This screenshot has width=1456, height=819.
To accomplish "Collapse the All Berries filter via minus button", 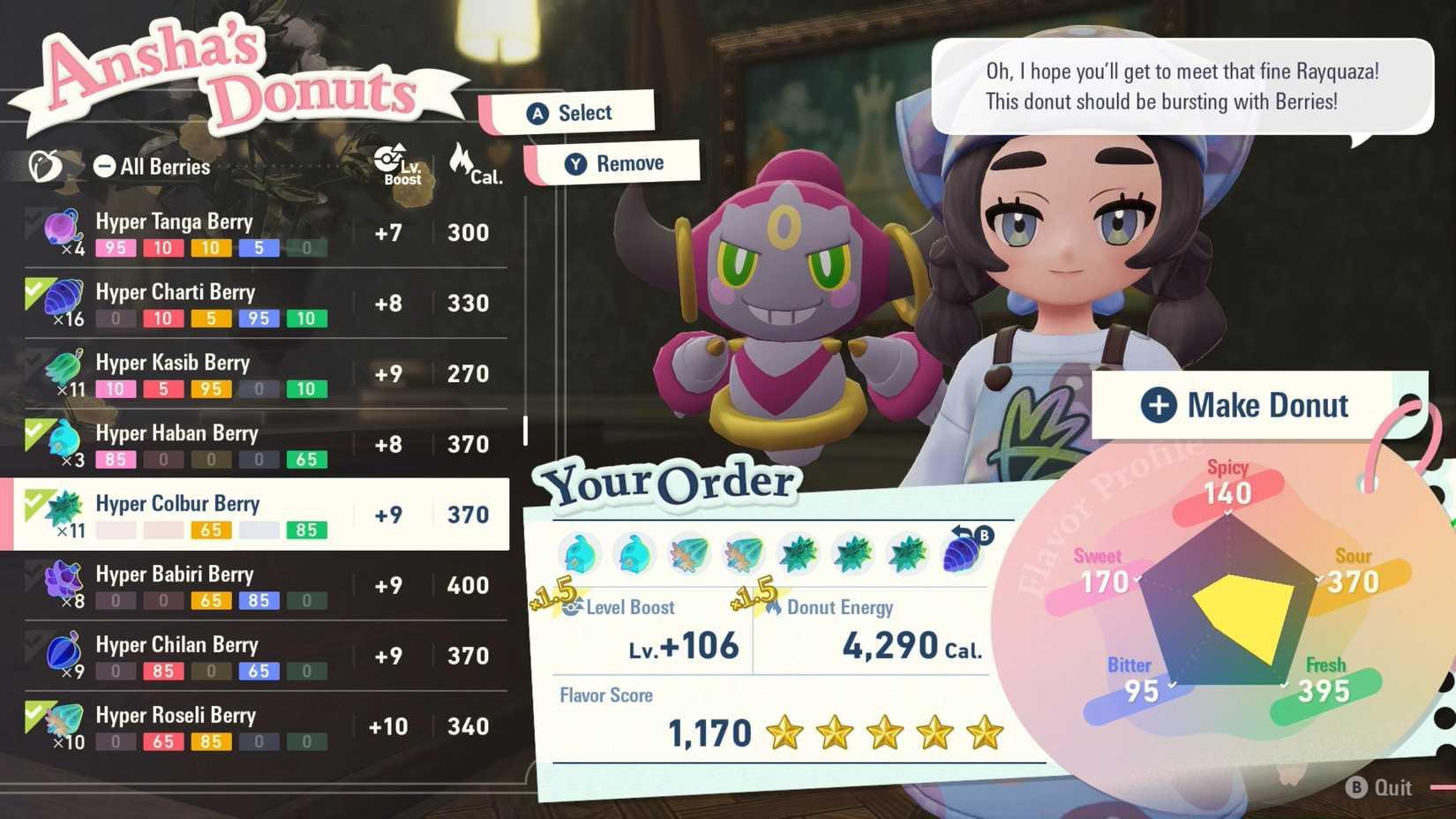I will coord(105,164).
